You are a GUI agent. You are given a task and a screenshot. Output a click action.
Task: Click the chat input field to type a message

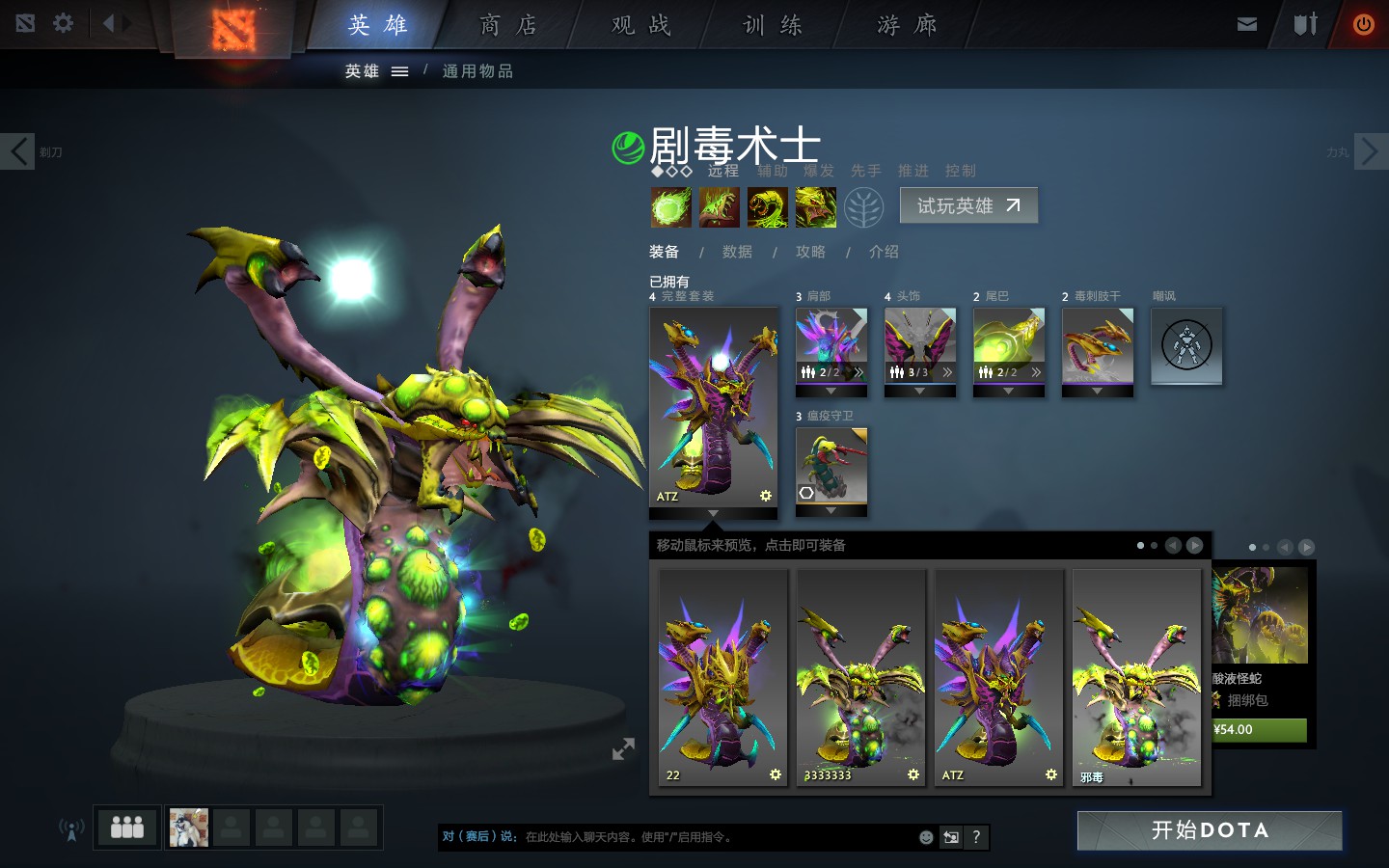coord(675,838)
